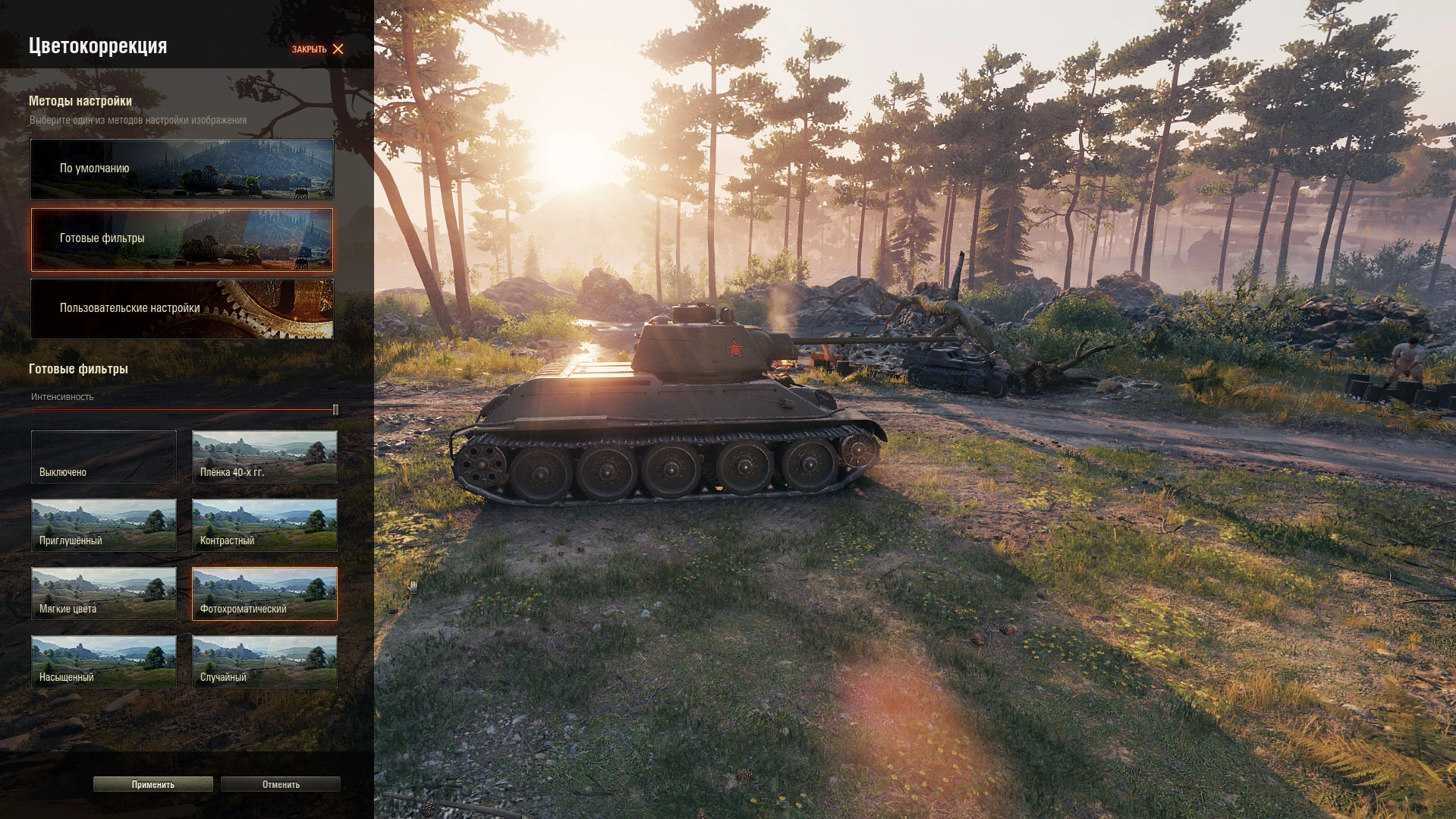Screen dimensions: 1456x819
Task: Cancel changes with Отменить
Action: click(281, 784)
